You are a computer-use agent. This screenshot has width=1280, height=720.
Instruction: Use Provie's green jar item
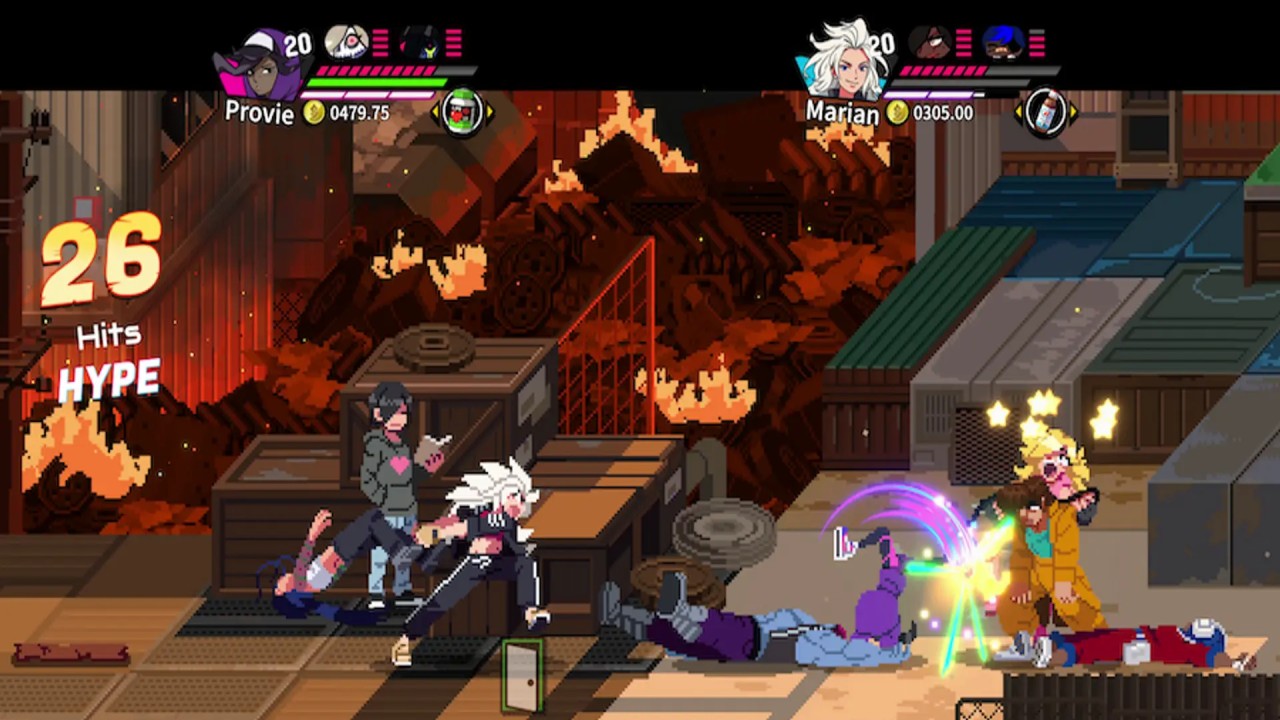point(462,112)
